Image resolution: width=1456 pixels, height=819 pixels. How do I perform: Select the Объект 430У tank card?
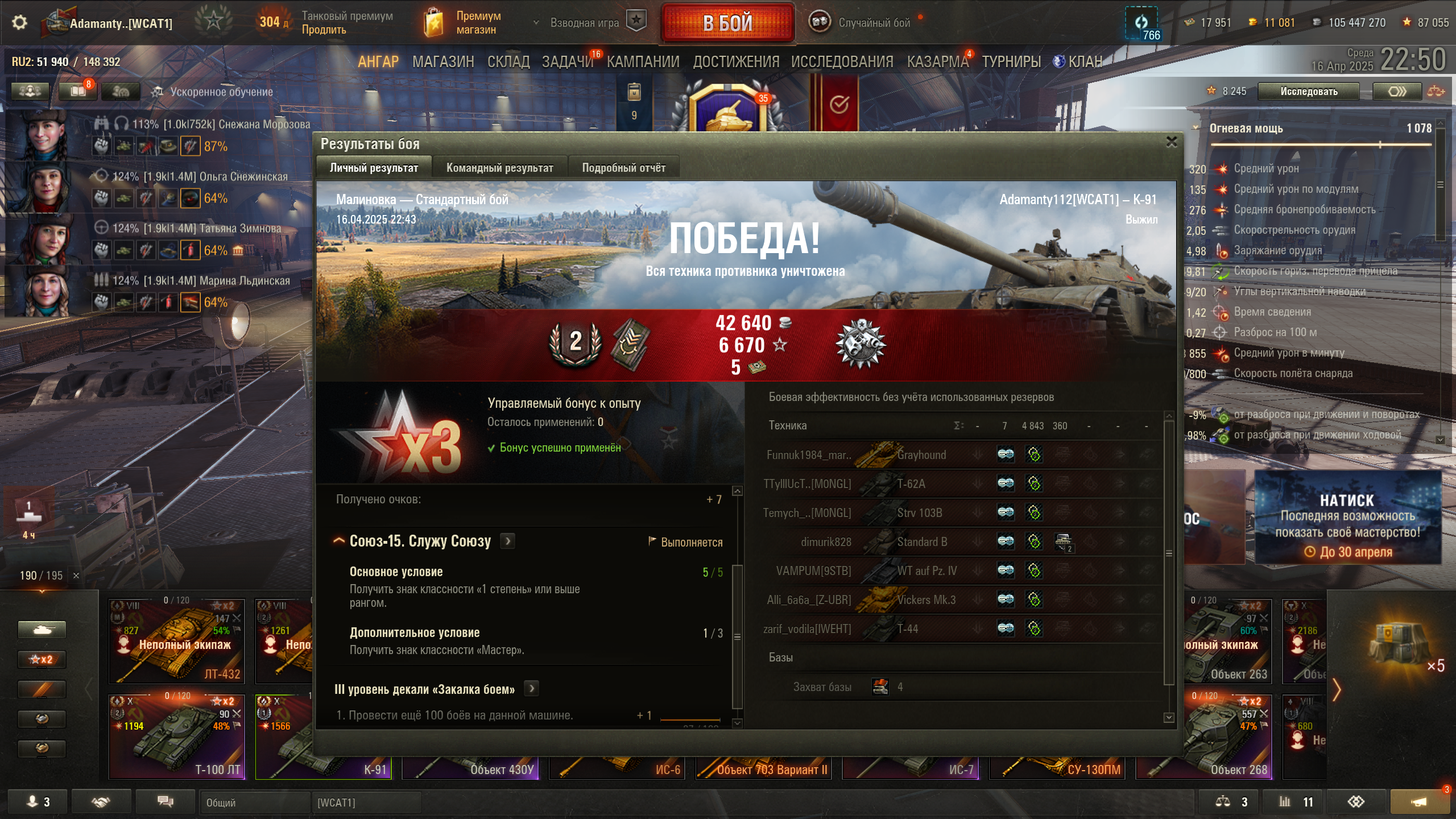470,768
